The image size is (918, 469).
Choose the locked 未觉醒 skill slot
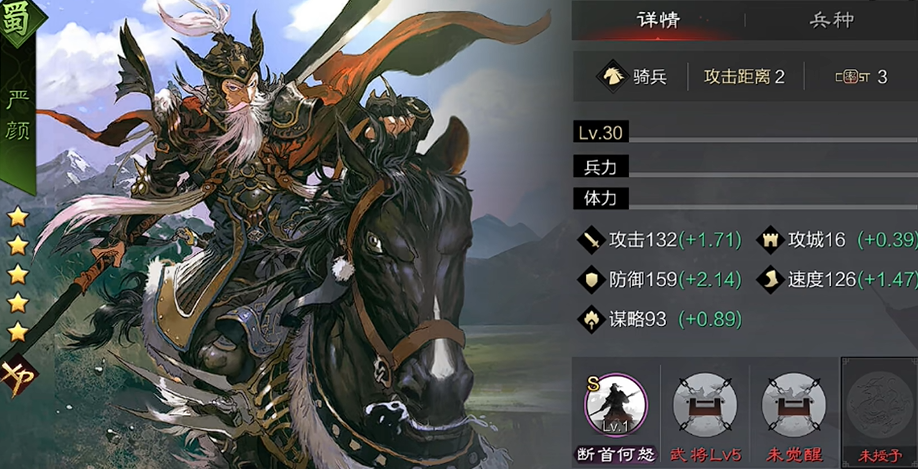pos(793,405)
